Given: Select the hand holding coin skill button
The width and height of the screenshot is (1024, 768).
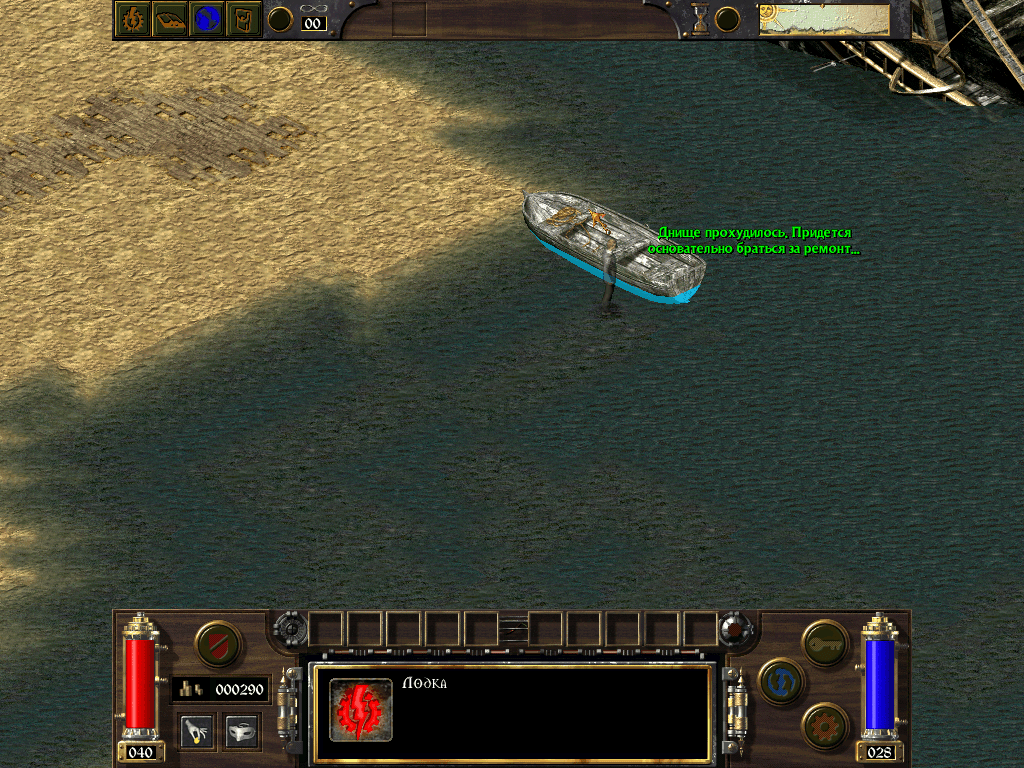Looking at the screenshot, I should point(196,731).
